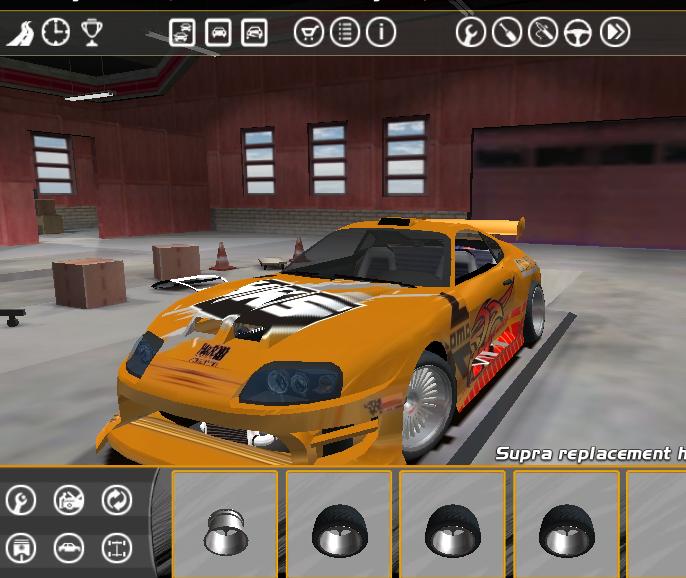Activate the double-arrow forward button
The image size is (686, 578).
click(615, 33)
